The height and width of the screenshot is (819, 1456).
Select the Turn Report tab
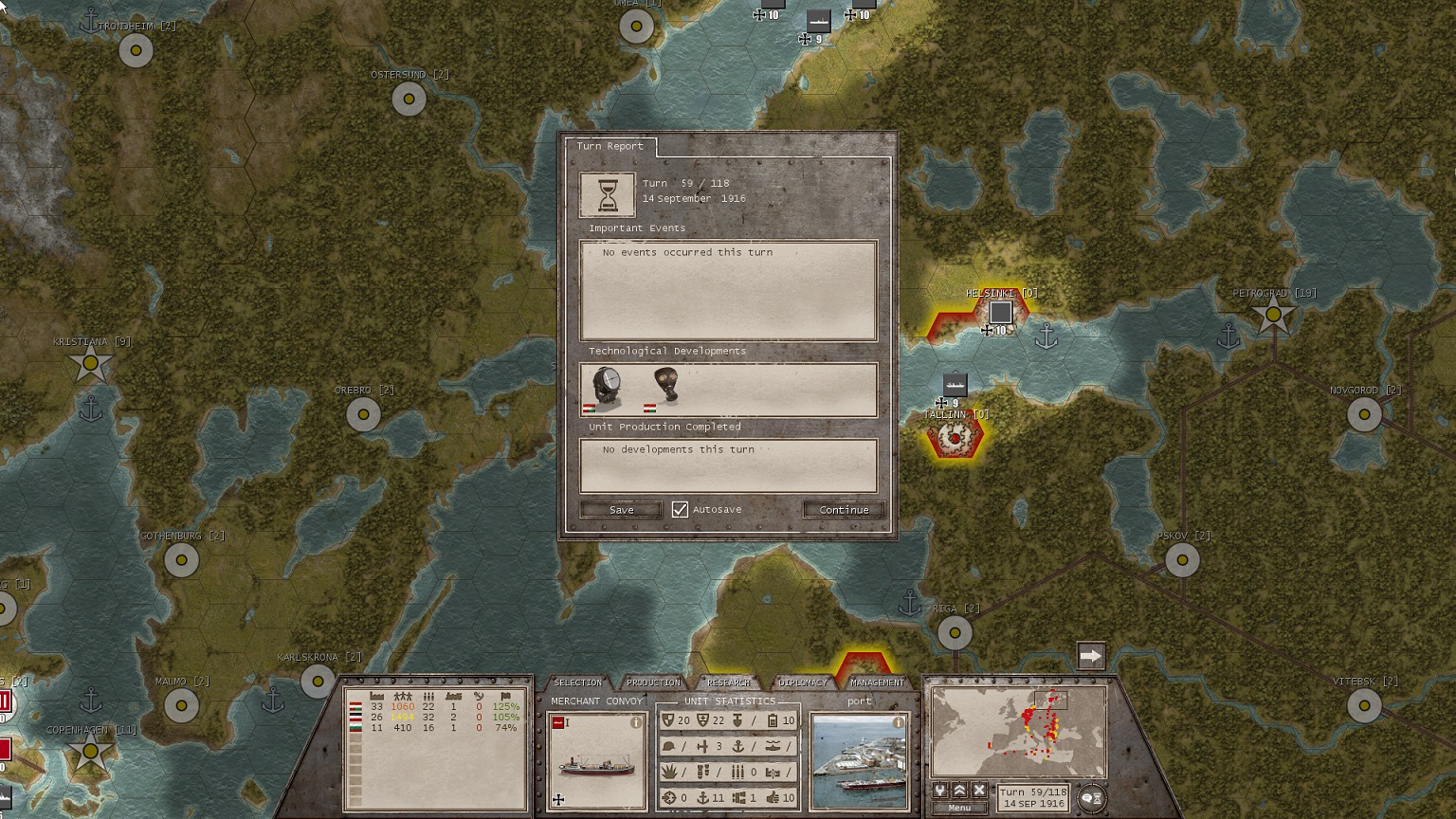click(610, 146)
